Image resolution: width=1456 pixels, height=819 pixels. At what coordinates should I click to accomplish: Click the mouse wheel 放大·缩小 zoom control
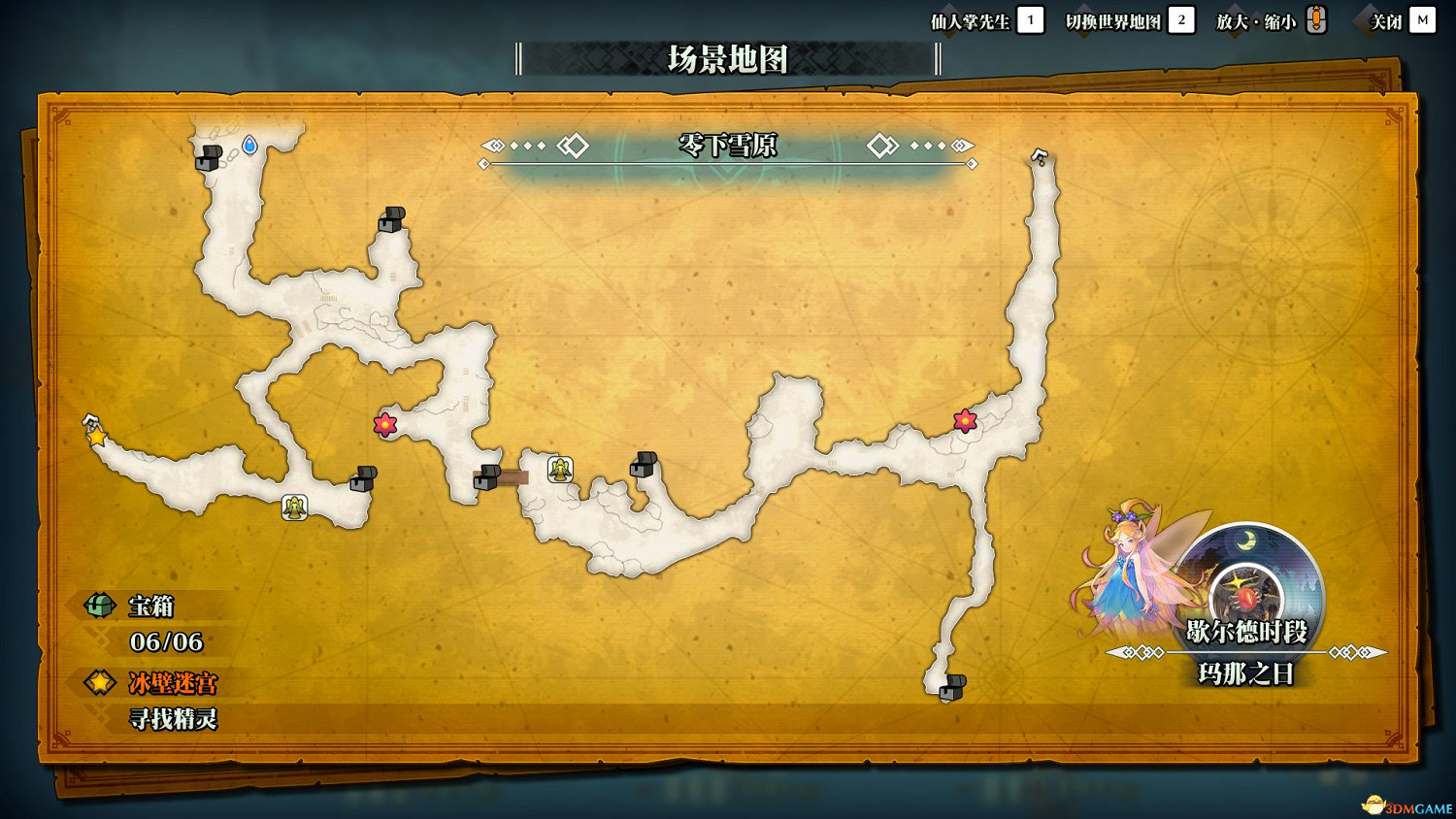pyautogui.click(x=1316, y=19)
